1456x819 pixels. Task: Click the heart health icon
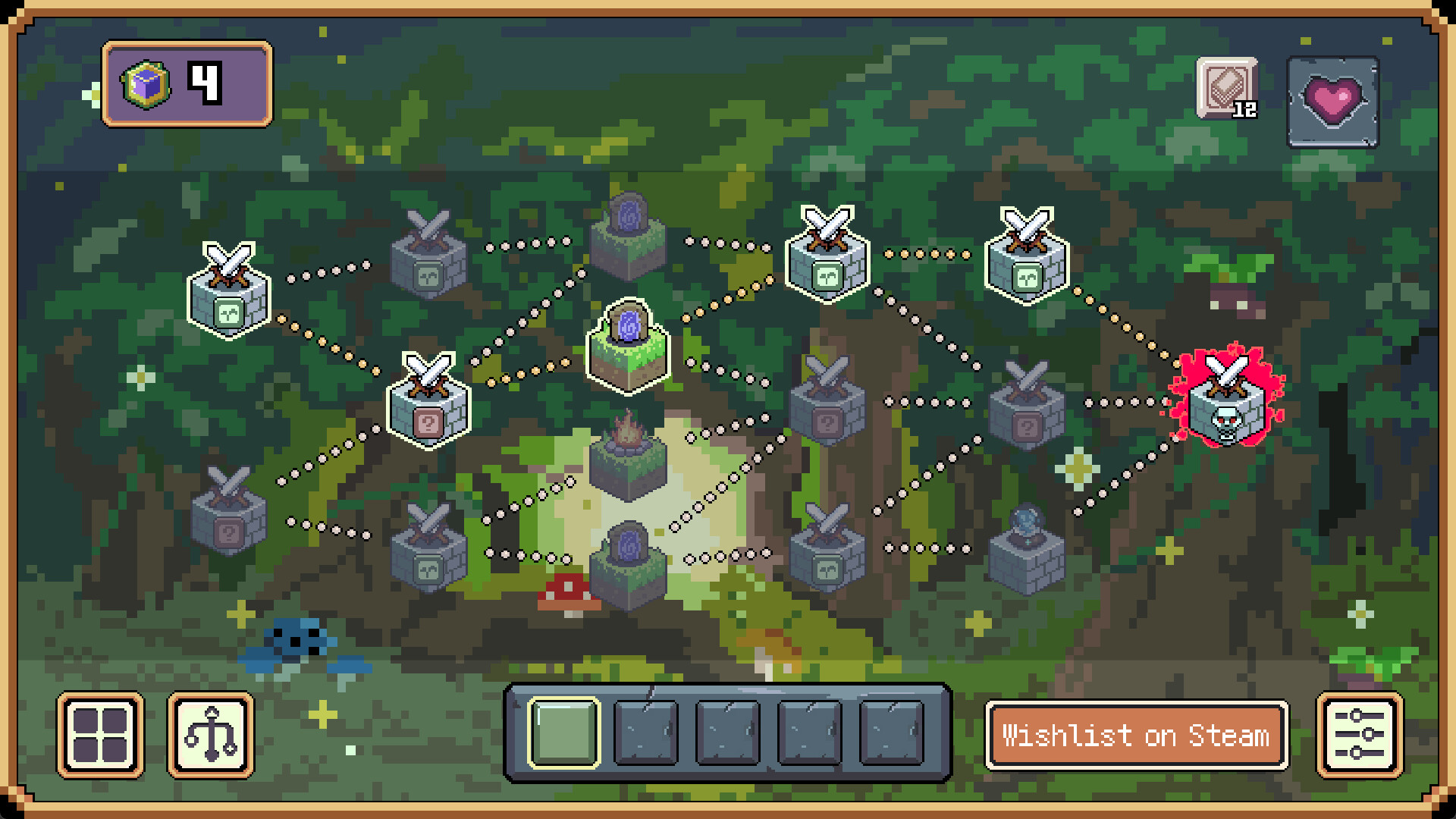[1333, 101]
